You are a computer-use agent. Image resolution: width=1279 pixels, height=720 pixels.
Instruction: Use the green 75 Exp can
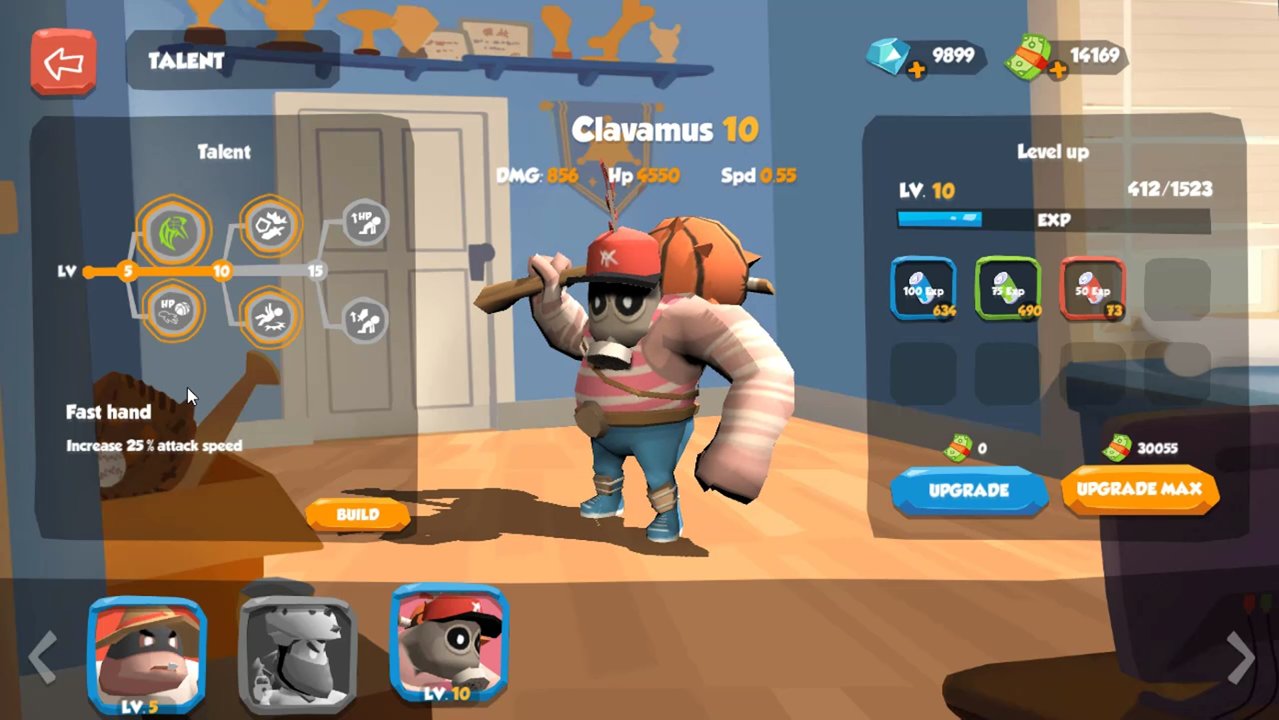[1007, 289]
